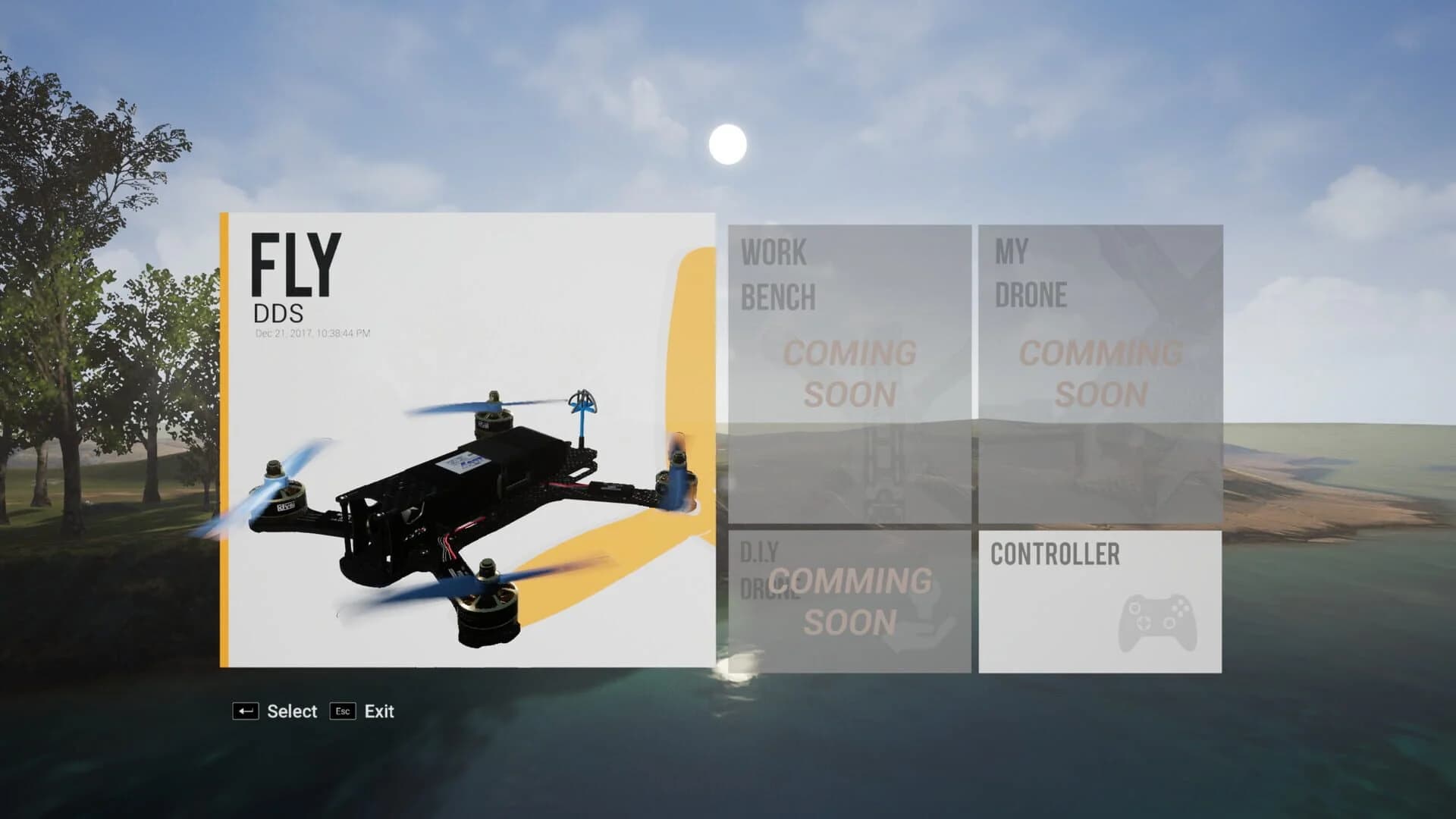Click the DDS subtitle label

pyautogui.click(x=279, y=312)
